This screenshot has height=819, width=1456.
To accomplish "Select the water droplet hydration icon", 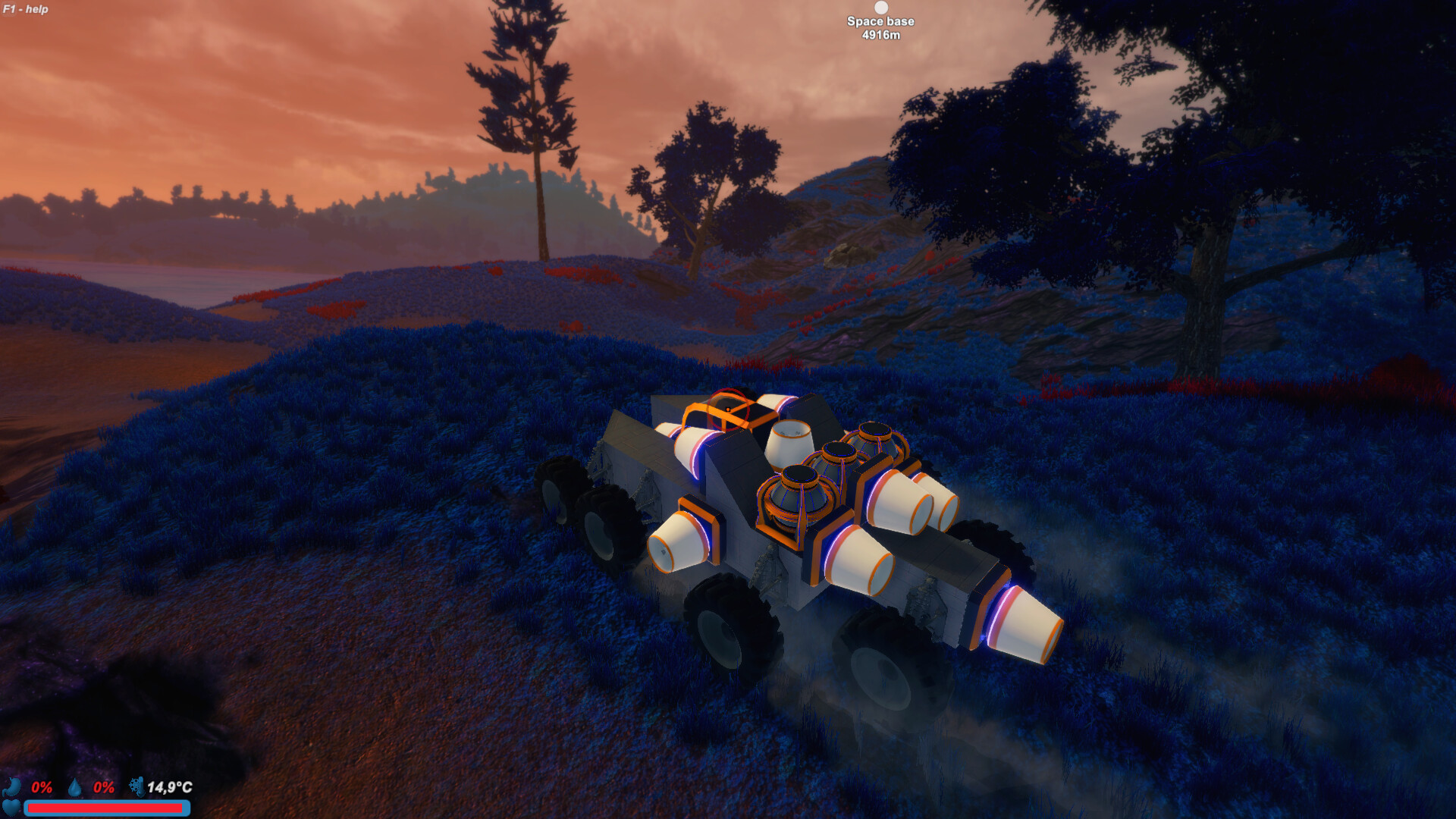I will coord(75,787).
